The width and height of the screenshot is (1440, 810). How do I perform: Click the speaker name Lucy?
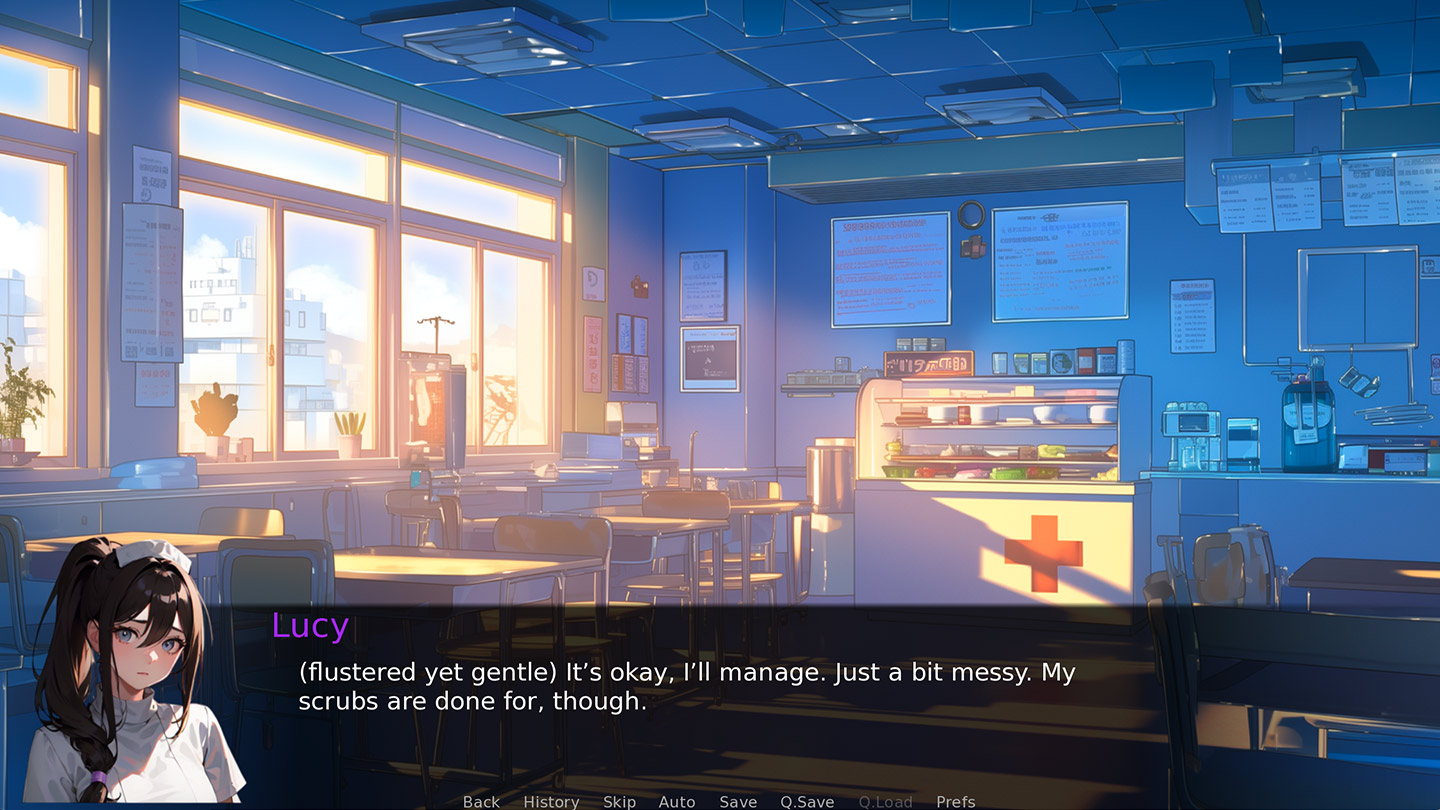310,628
